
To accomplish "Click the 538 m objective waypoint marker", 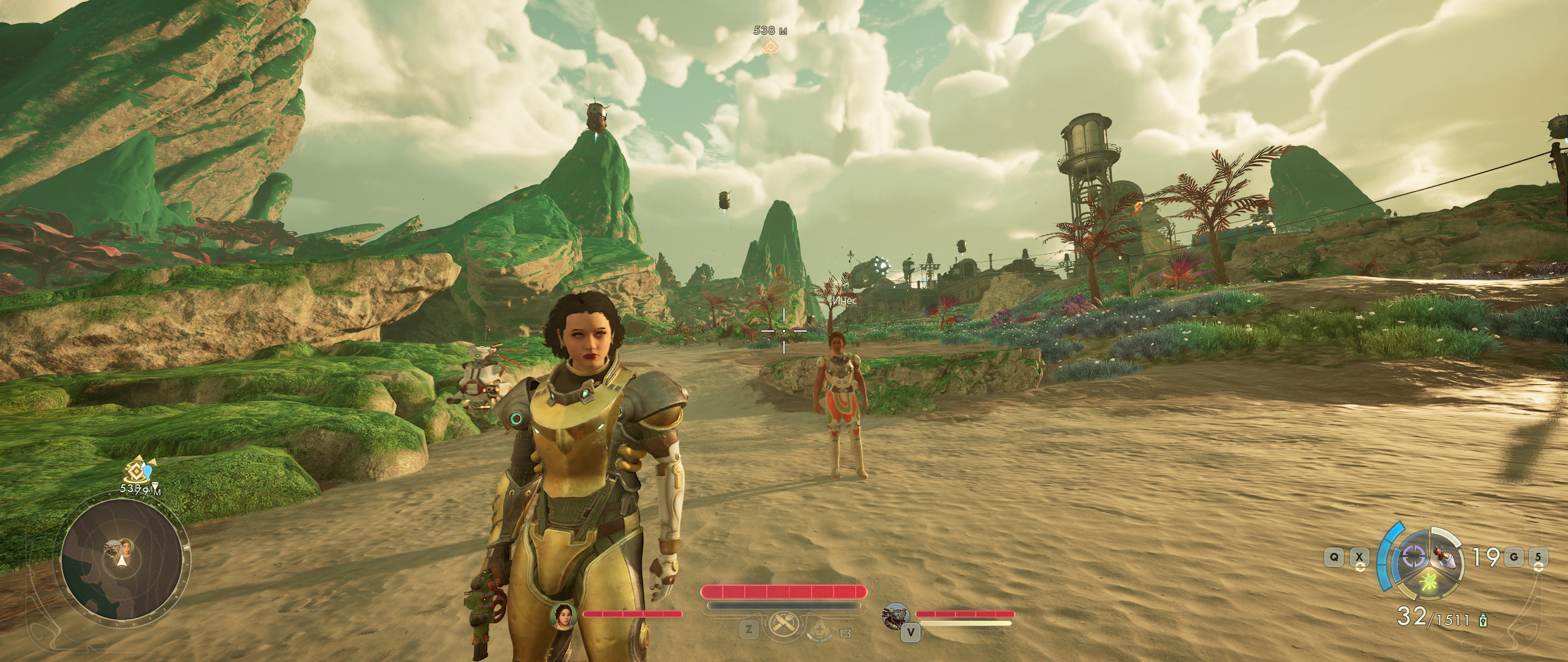I will 770,45.
